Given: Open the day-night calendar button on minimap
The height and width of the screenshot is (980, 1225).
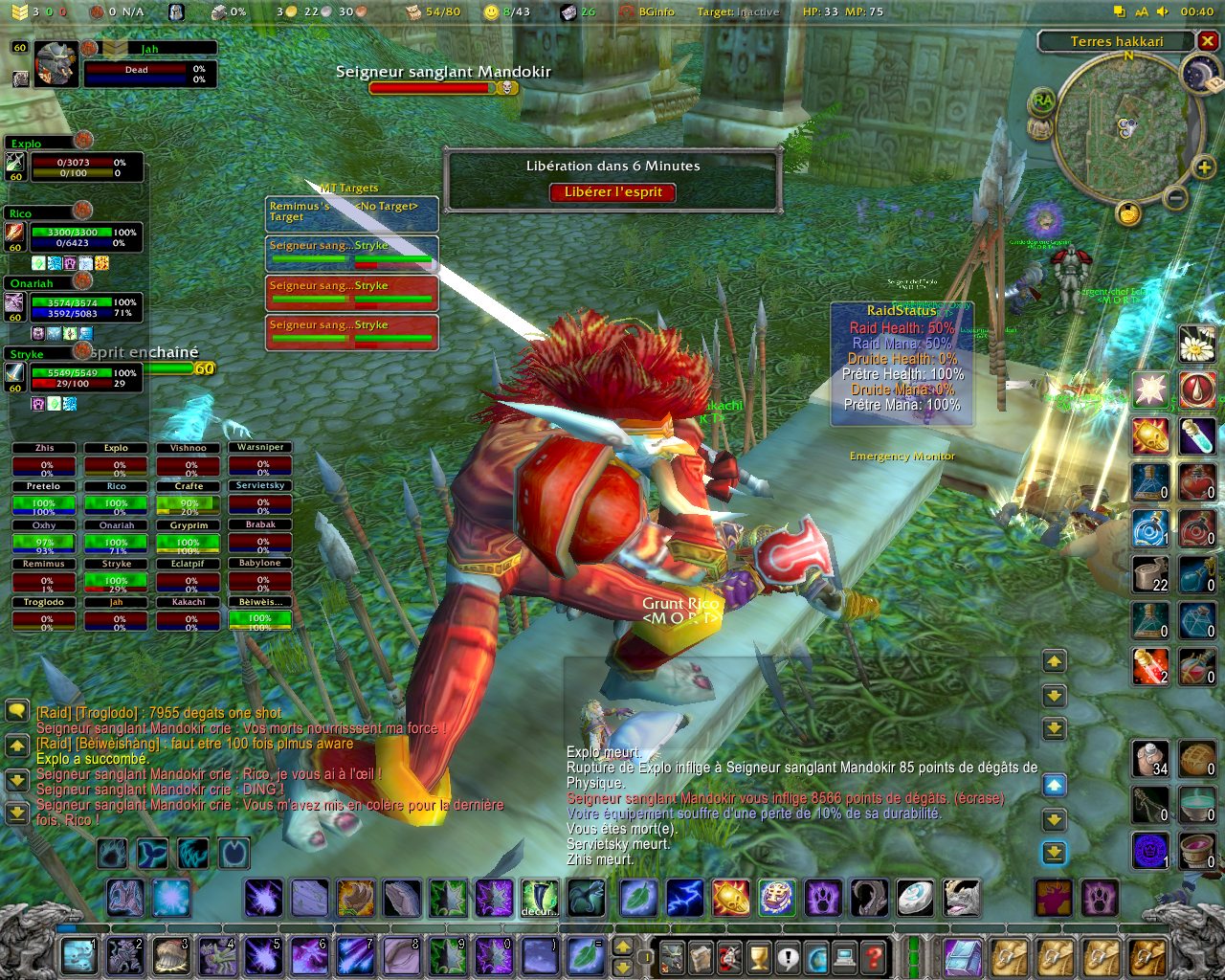Looking at the screenshot, I should coord(1198,75).
